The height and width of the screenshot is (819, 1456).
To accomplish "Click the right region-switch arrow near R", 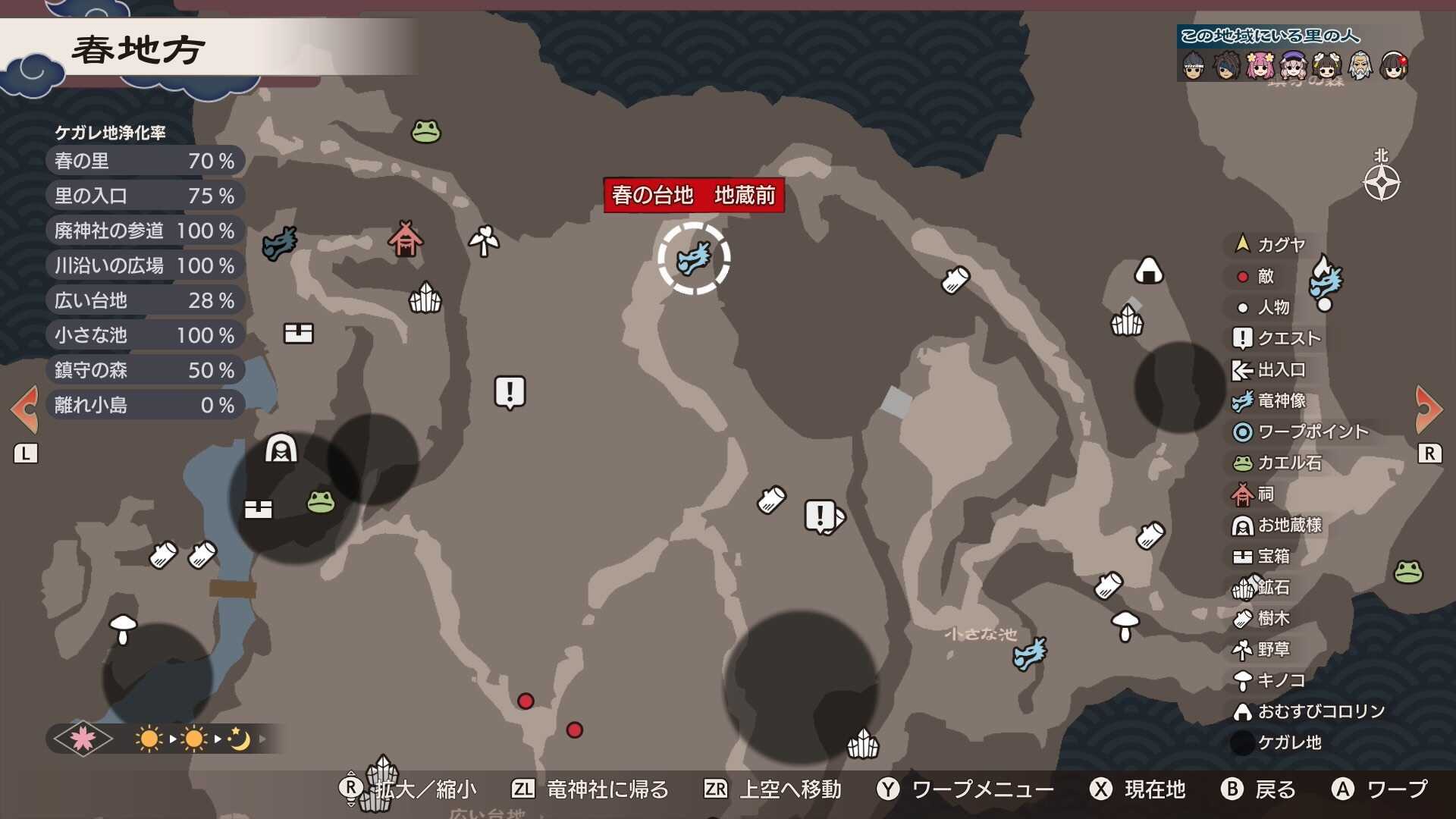I will [x=1429, y=409].
